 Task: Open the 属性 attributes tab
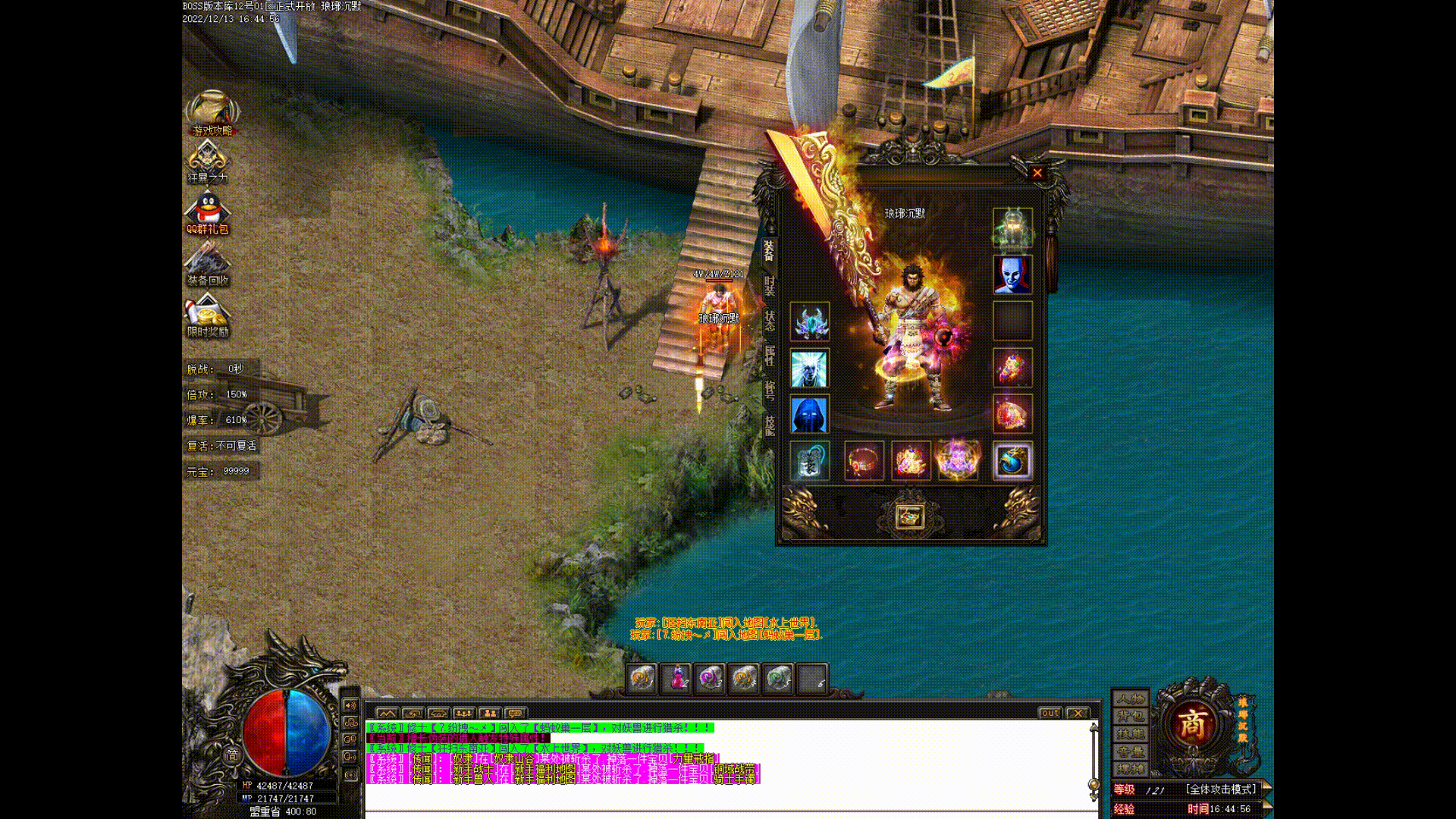click(x=769, y=356)
